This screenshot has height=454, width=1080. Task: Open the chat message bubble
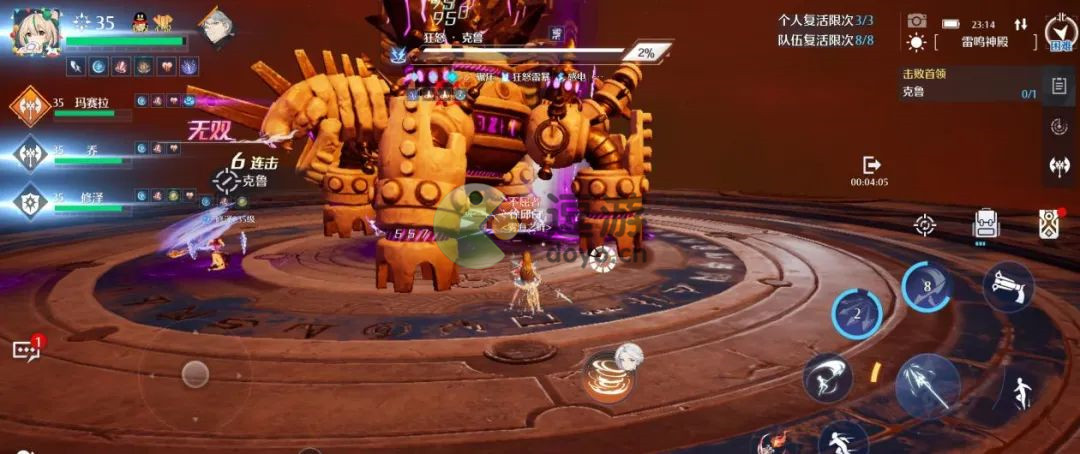point(26,350)
